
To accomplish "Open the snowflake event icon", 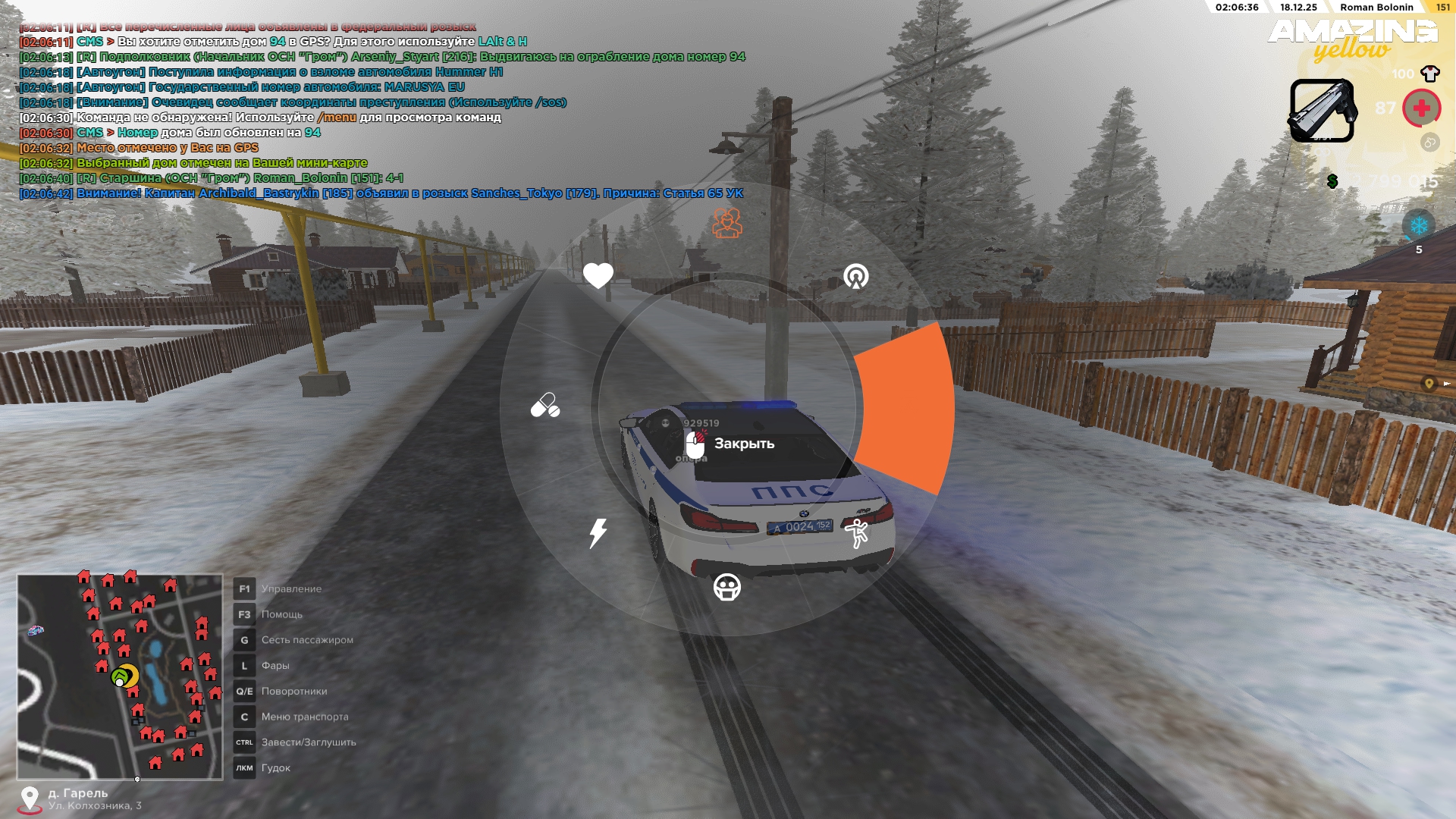I will (x=1418, y=226).
